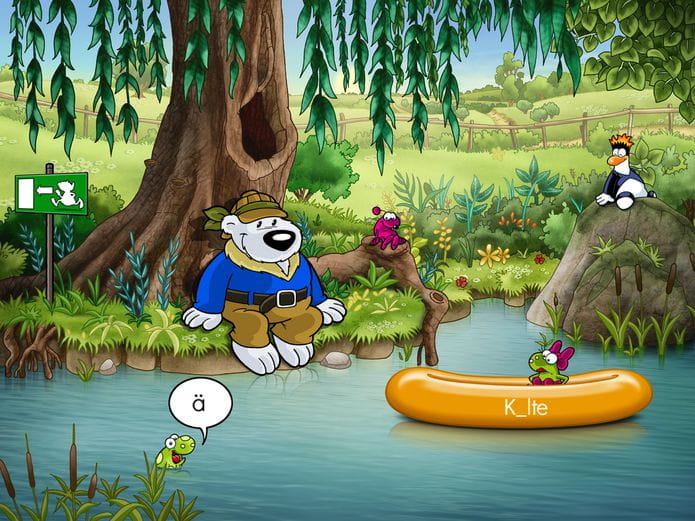This screenshot has width=695, height=521.
Task: Select the "ä" speech bubble answer
Action: point(200,403)
